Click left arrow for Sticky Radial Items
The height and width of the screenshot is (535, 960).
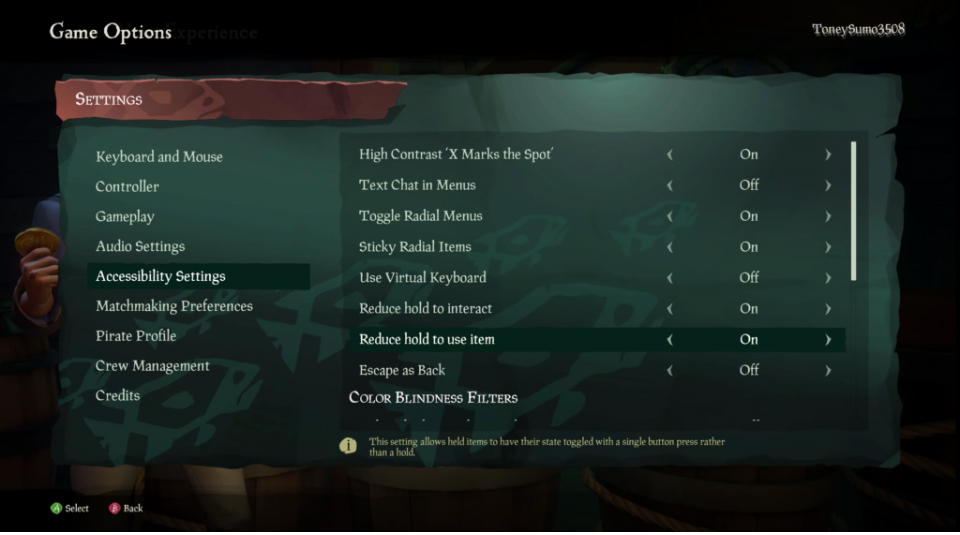[x=669, y=247]
